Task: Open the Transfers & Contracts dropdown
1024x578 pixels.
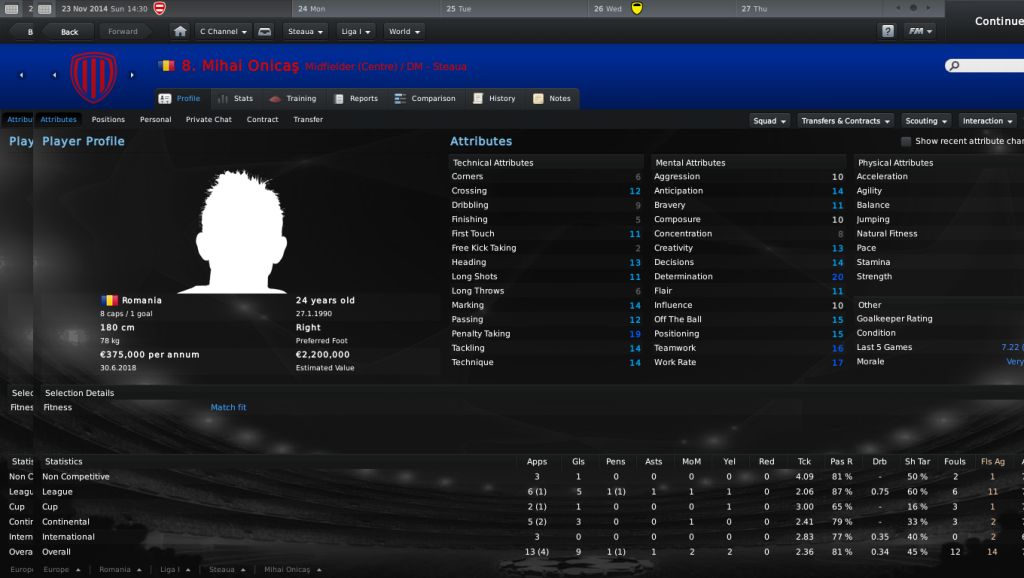Action: (x=846, y=121)
